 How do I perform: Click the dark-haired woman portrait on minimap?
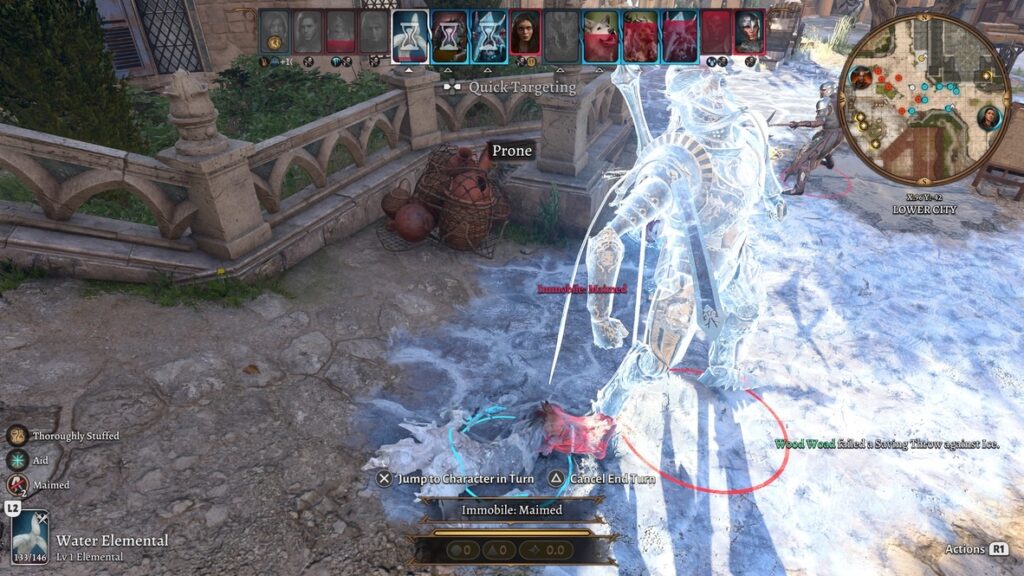point(990,117)
